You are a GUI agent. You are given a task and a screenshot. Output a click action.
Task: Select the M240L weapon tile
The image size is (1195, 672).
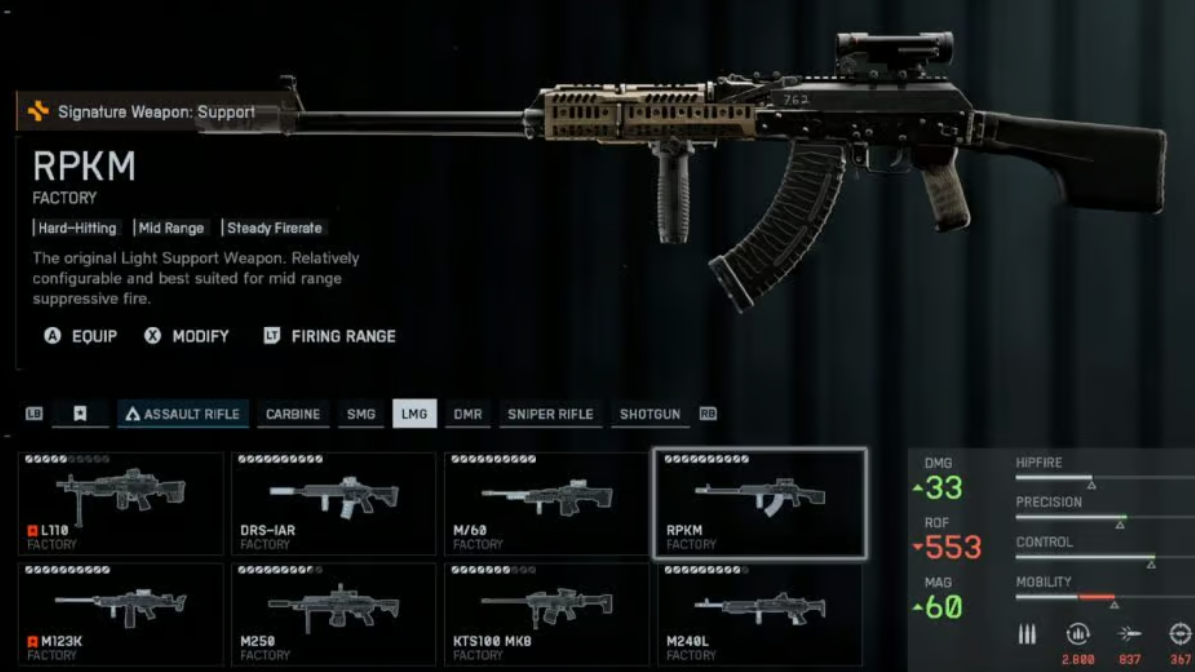click(760, 614)
